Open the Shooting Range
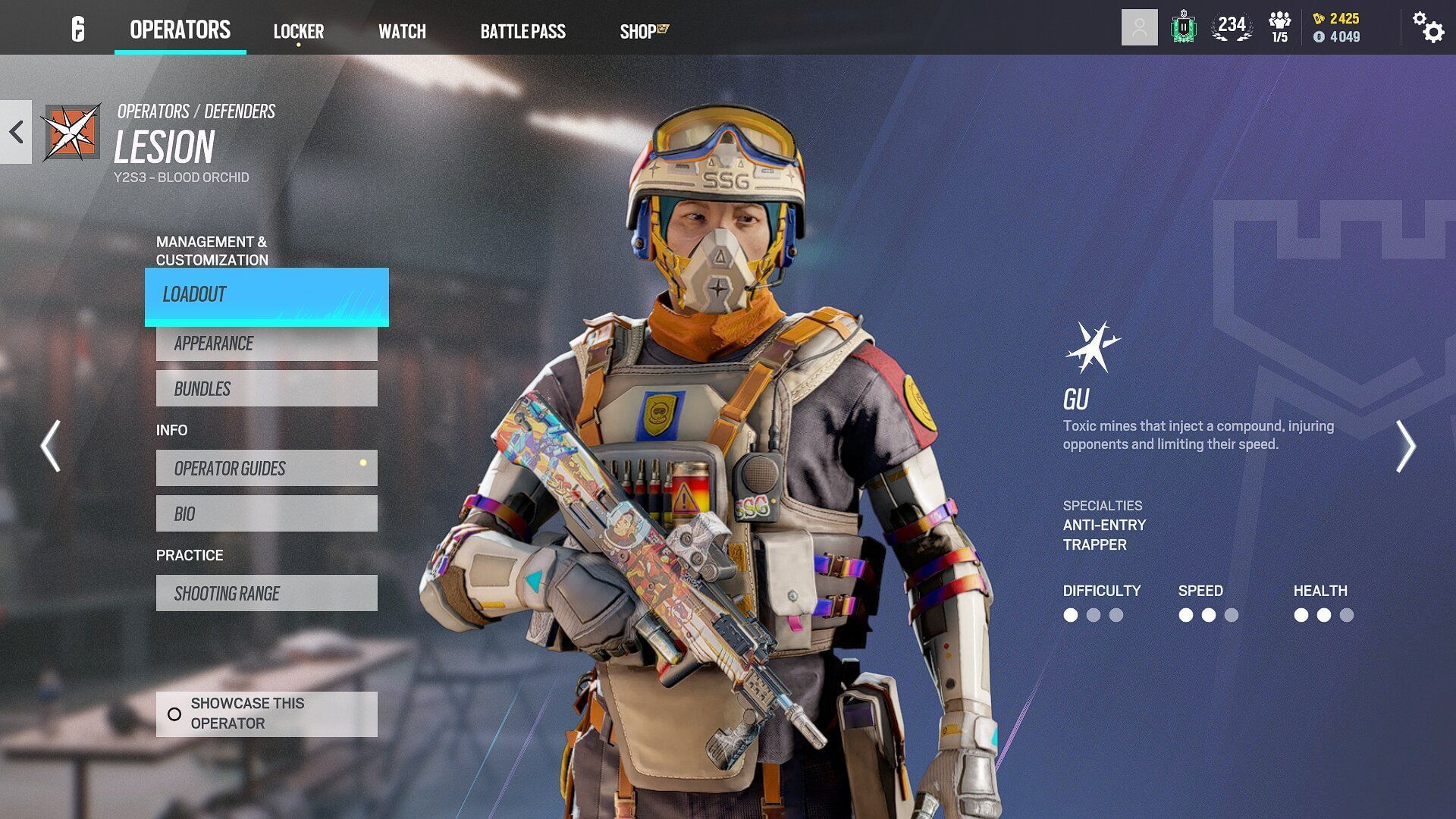The image size is (1456, 819). [266, 593]
